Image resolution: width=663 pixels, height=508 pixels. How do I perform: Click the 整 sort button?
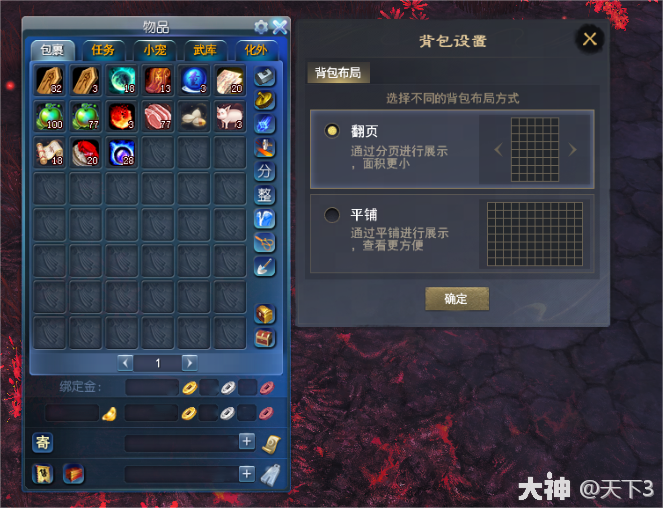[x=264, y=195]
